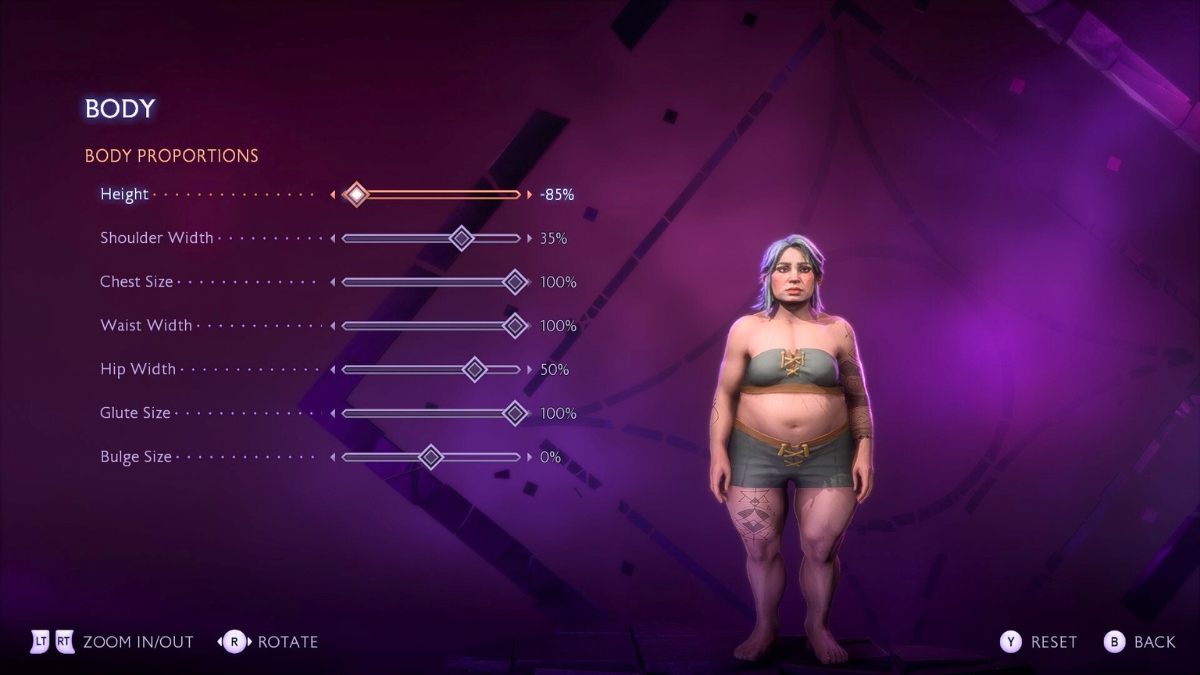This screenshot has width=1200, height=675.
Task: Decrease Height with its left arrow
Action: click(333, 194)
